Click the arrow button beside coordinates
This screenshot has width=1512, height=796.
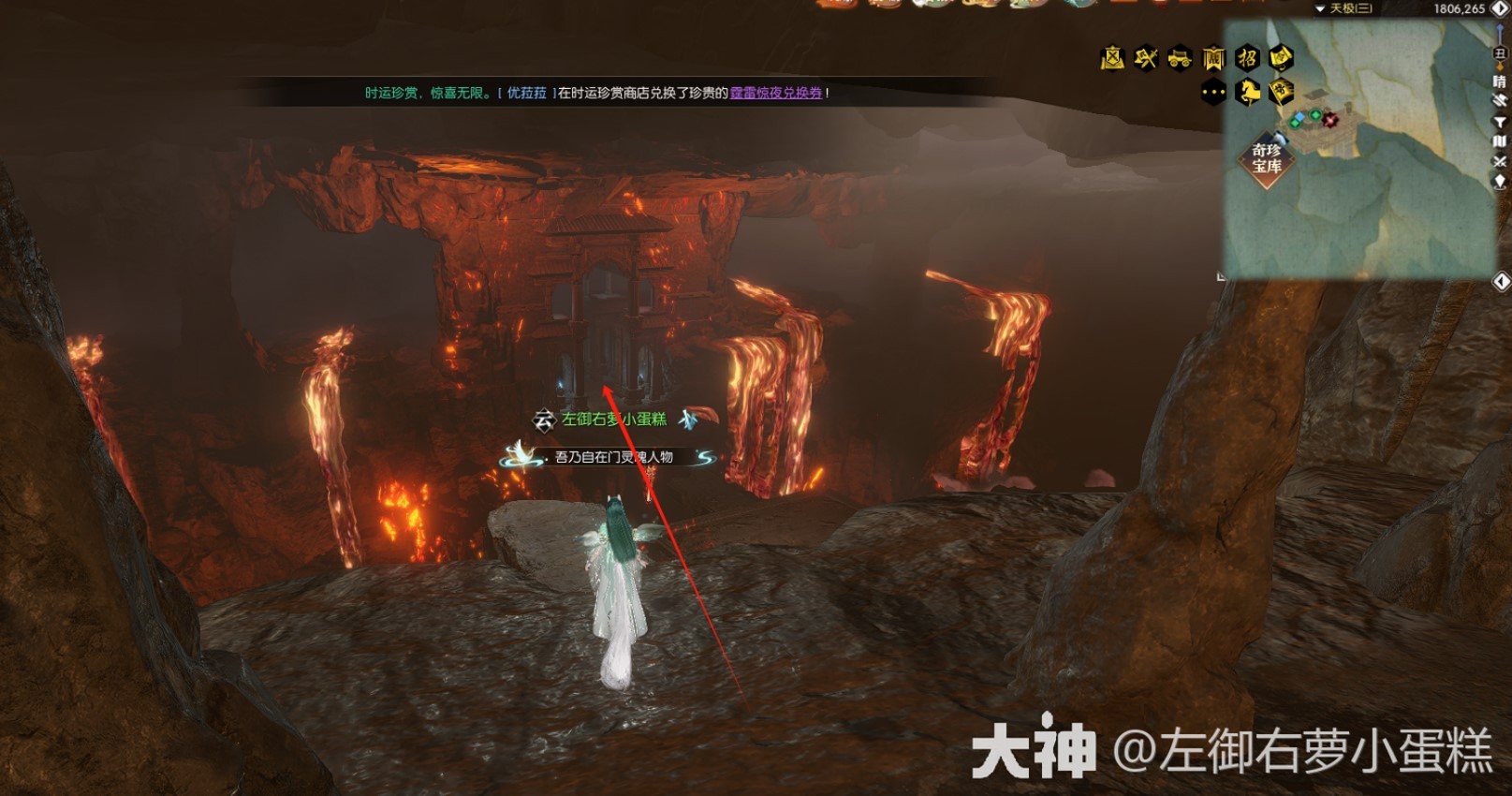pyautogui.click(x=1499, y=8)
